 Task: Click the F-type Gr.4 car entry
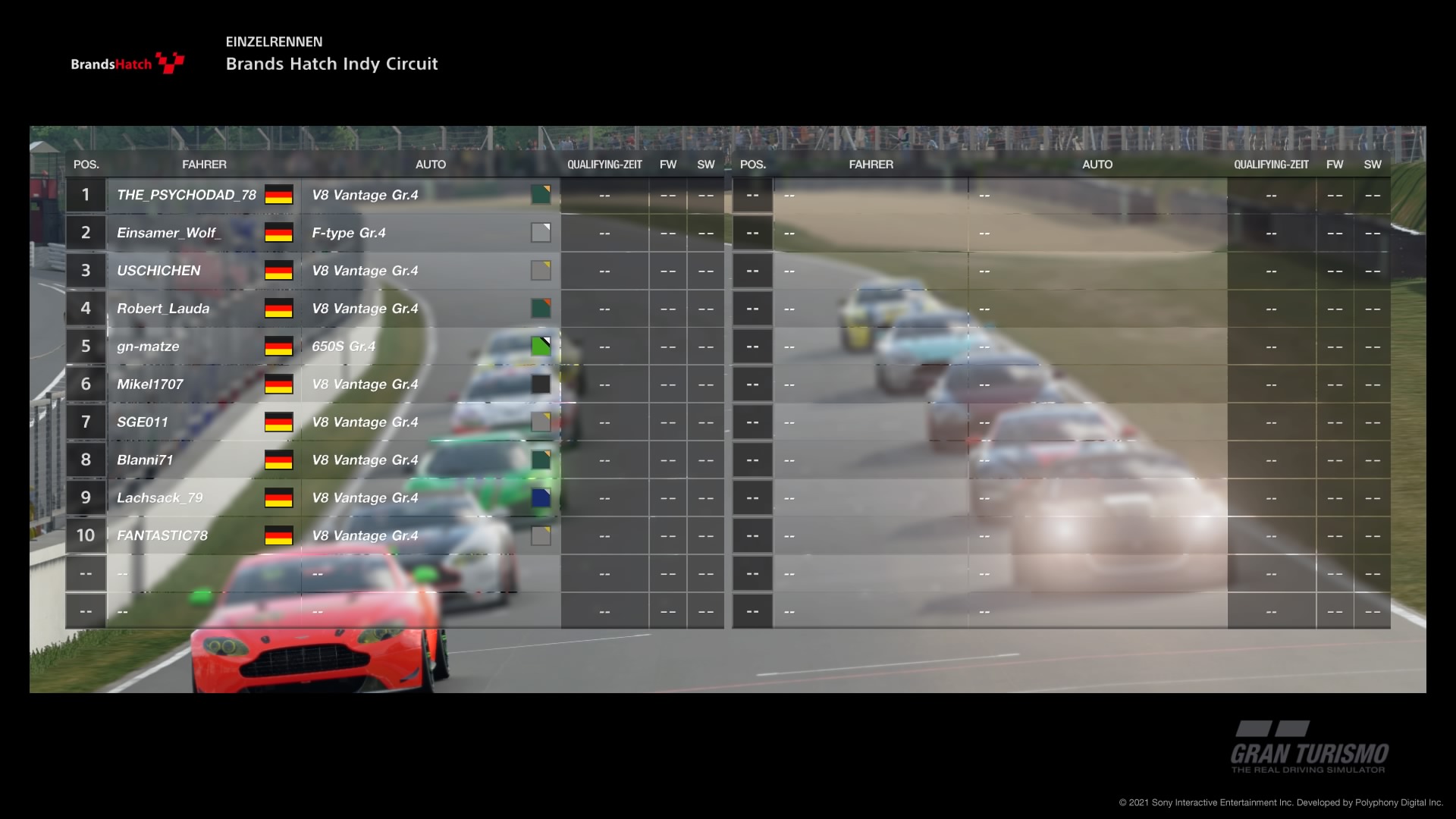[x=349, y=233]
